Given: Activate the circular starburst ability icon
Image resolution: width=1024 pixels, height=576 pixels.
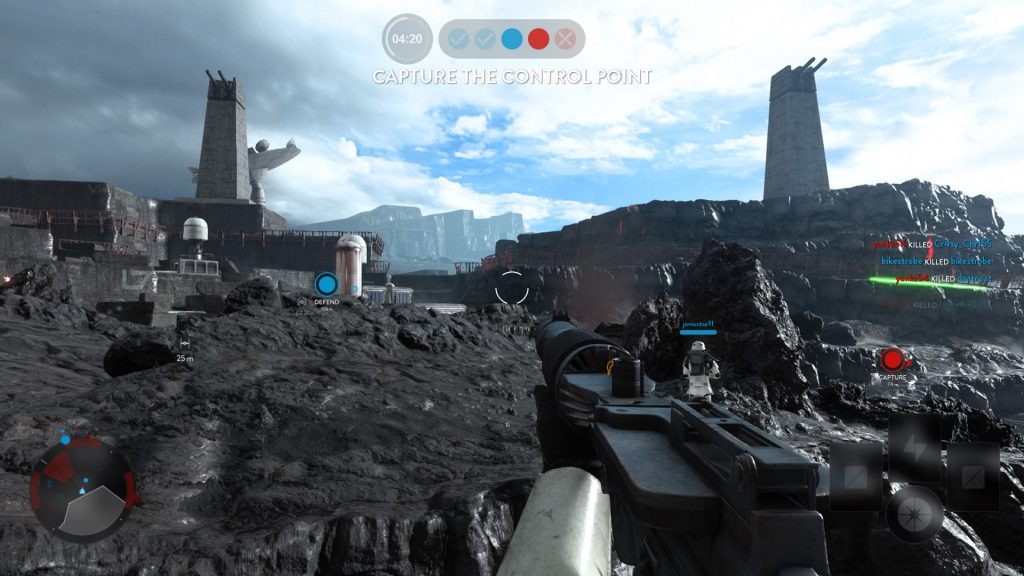Looking at the screenshot, I should (x=914, y=512).
